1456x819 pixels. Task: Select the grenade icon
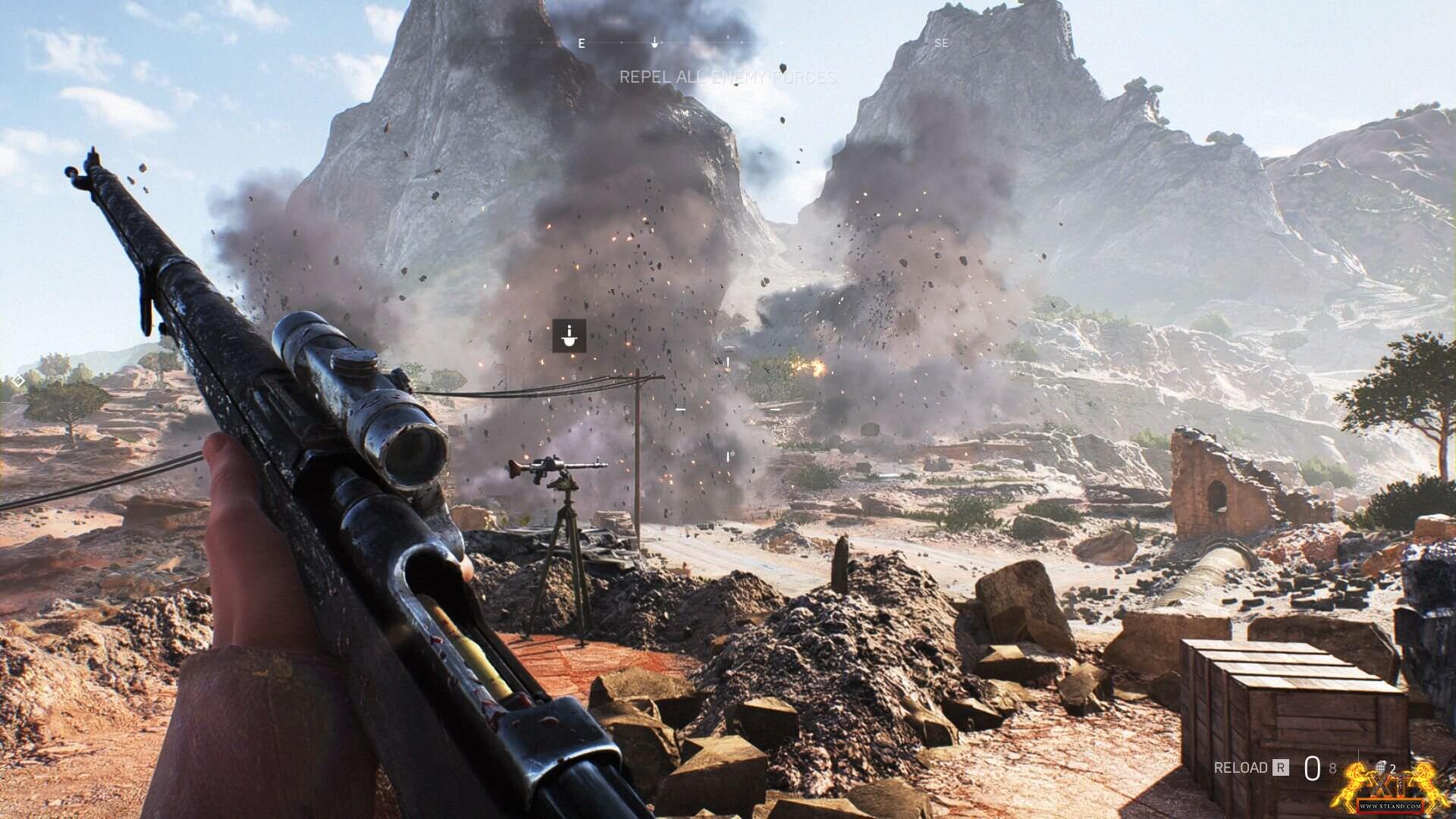tap(1380, 767)
